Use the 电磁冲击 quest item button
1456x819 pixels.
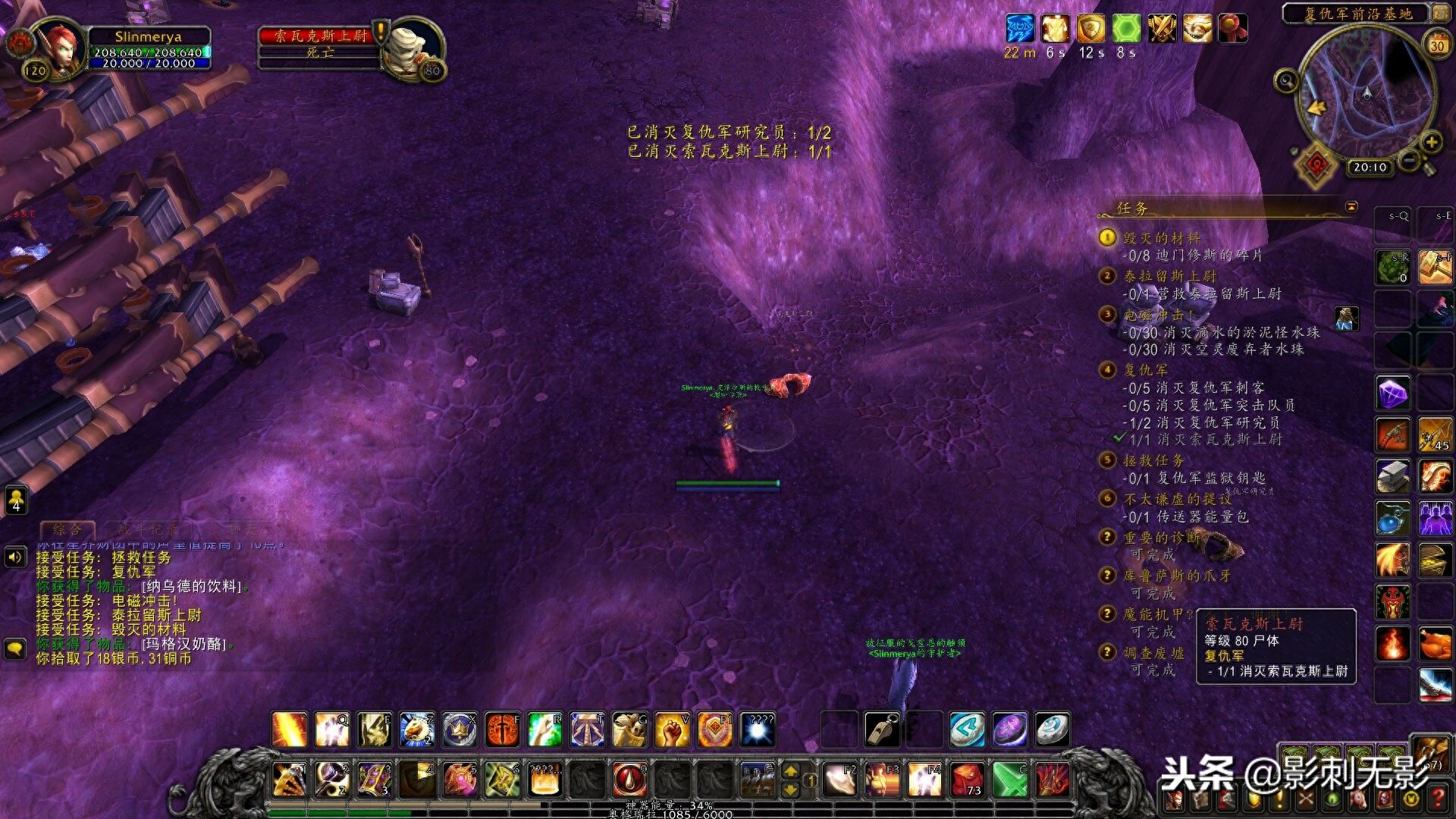(1346, 319)
